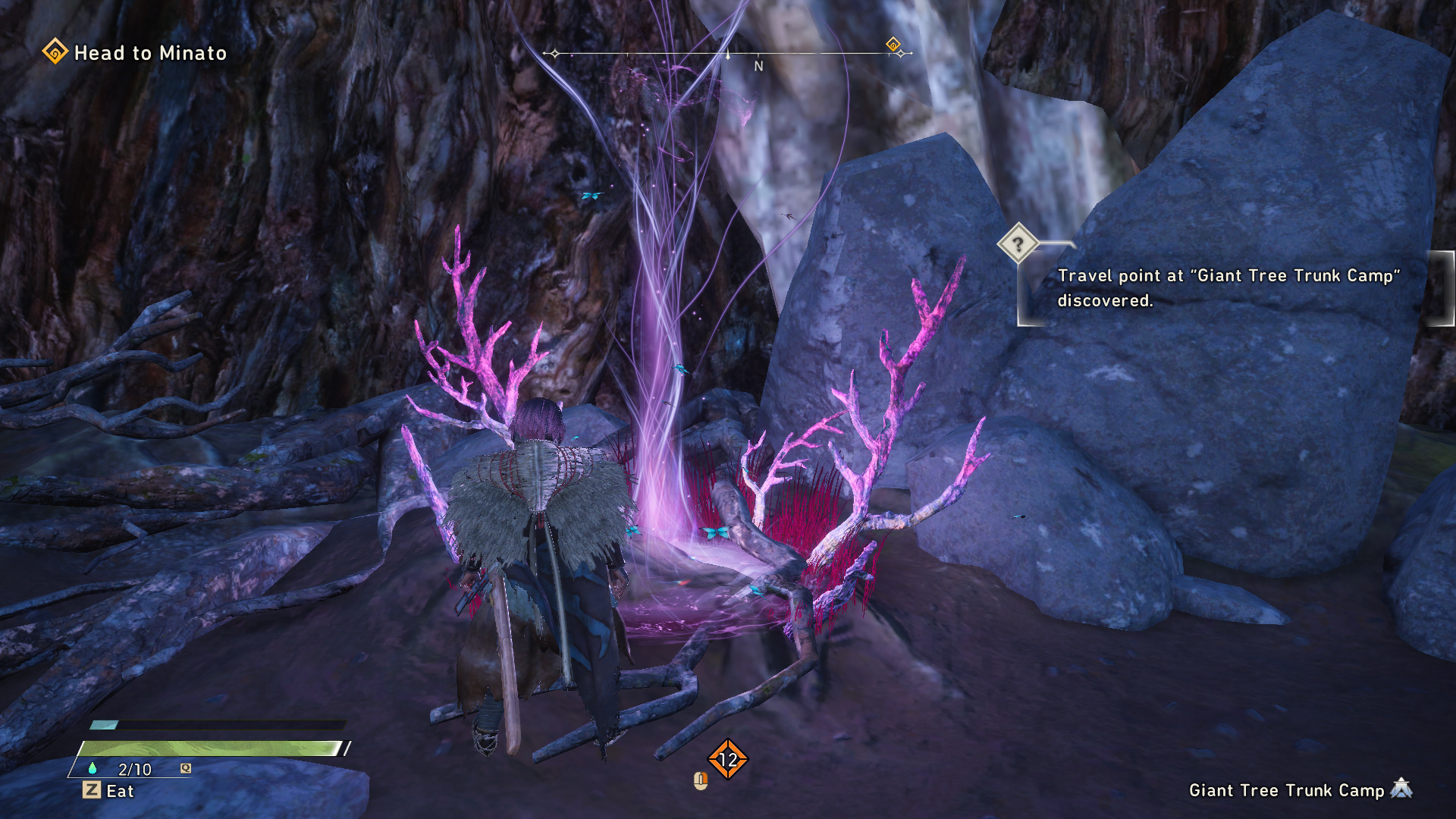Click the Giant Tree Trunk Camp location icon
The image size is (1456, 819).
click(x=1401, y=789)
